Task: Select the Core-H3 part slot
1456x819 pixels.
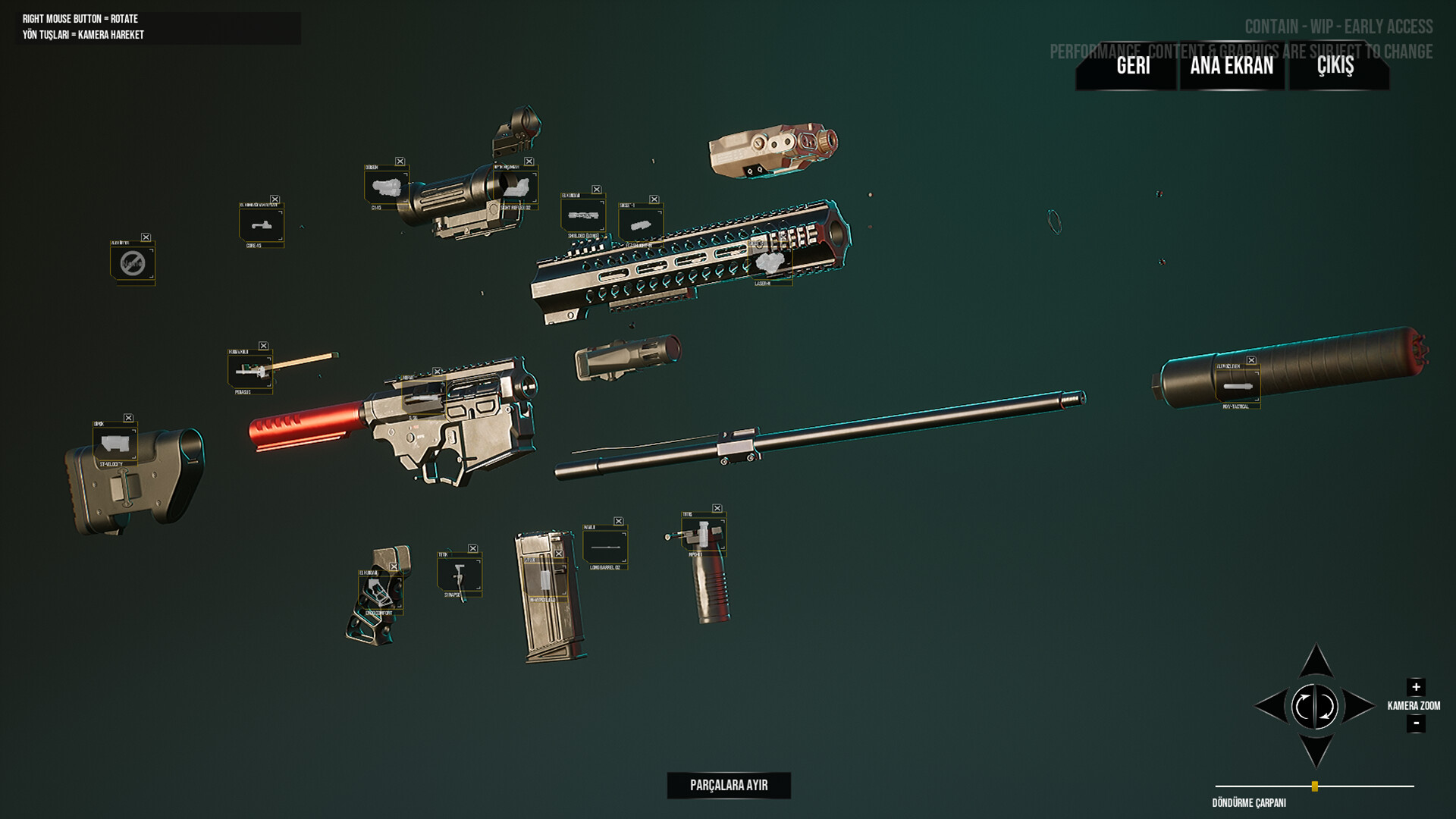Action: coord(261,224)
